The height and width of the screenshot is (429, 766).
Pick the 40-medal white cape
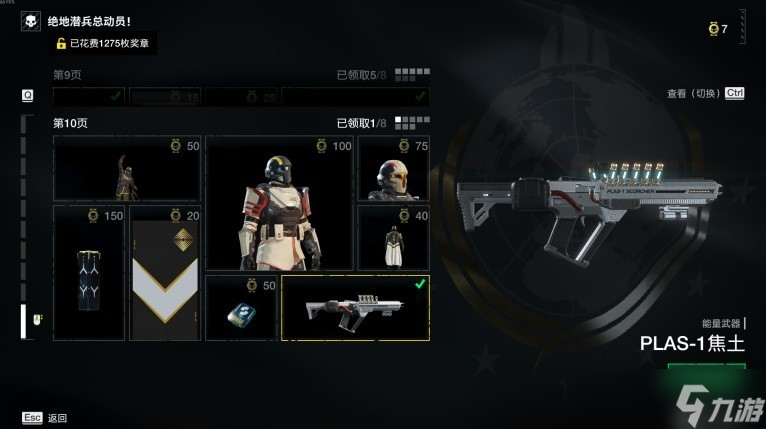pyautogui.click(x=393, y=237)
